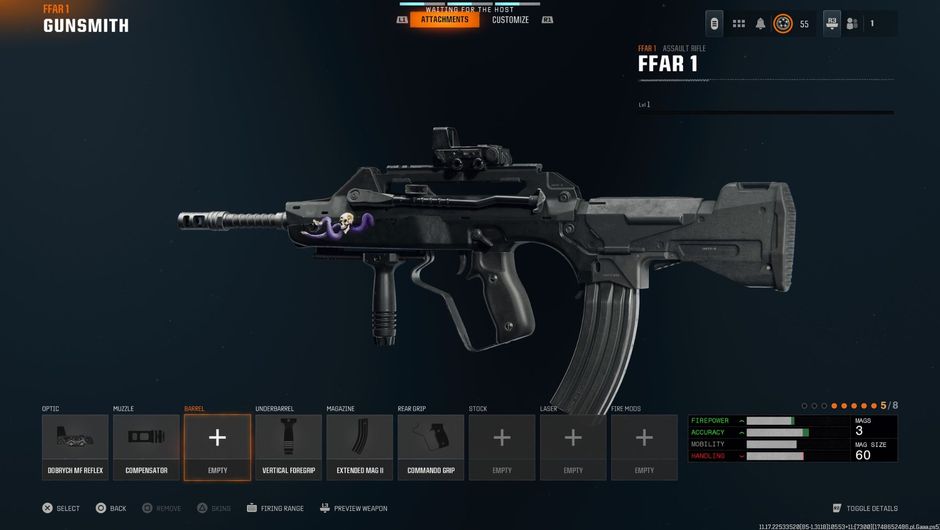Add an attachment to the empty Stock slot
Viewport: 940px width, 530px height.
tap(502, 447)
